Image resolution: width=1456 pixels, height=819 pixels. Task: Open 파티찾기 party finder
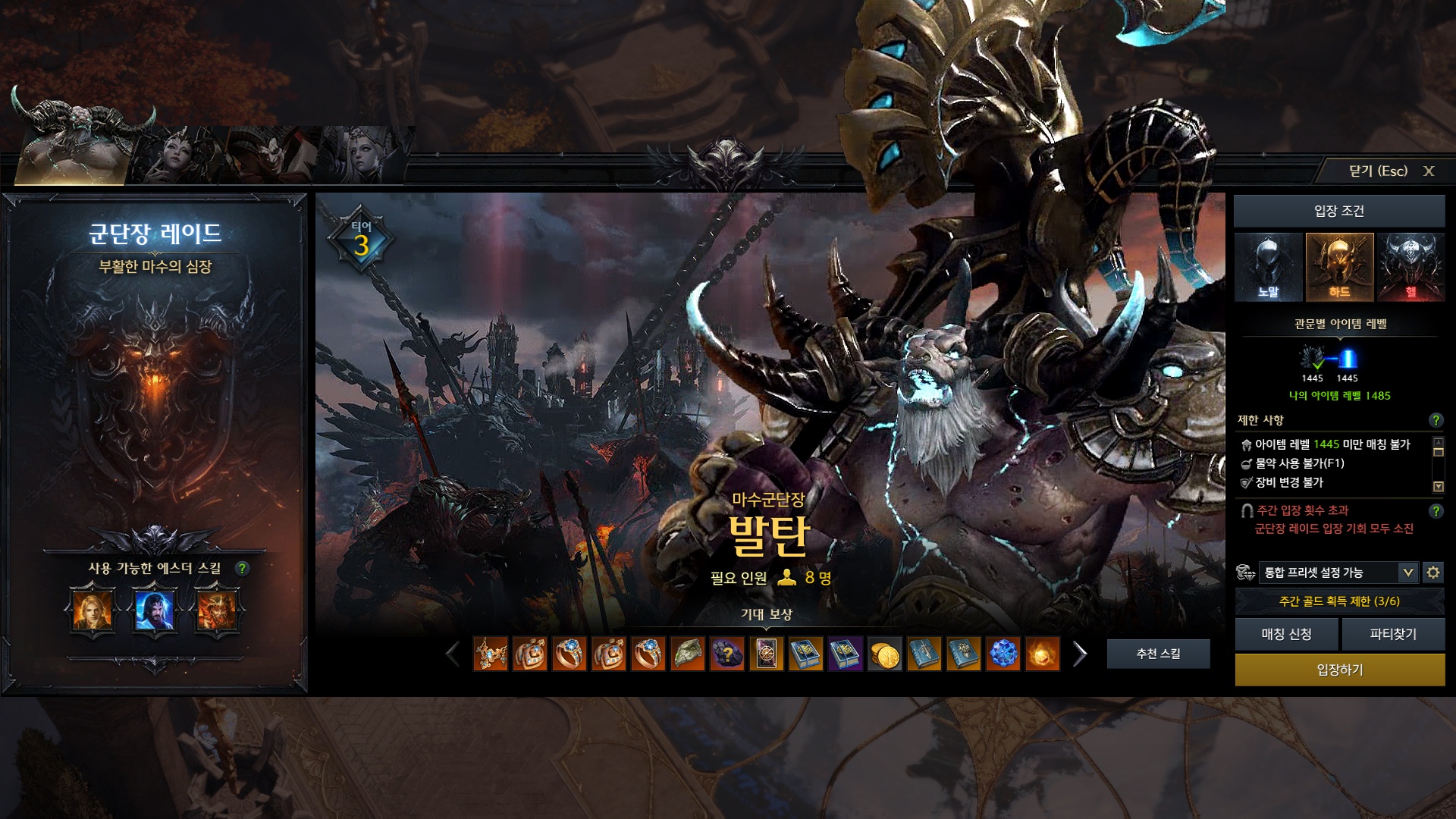[x=1393, y=634]
